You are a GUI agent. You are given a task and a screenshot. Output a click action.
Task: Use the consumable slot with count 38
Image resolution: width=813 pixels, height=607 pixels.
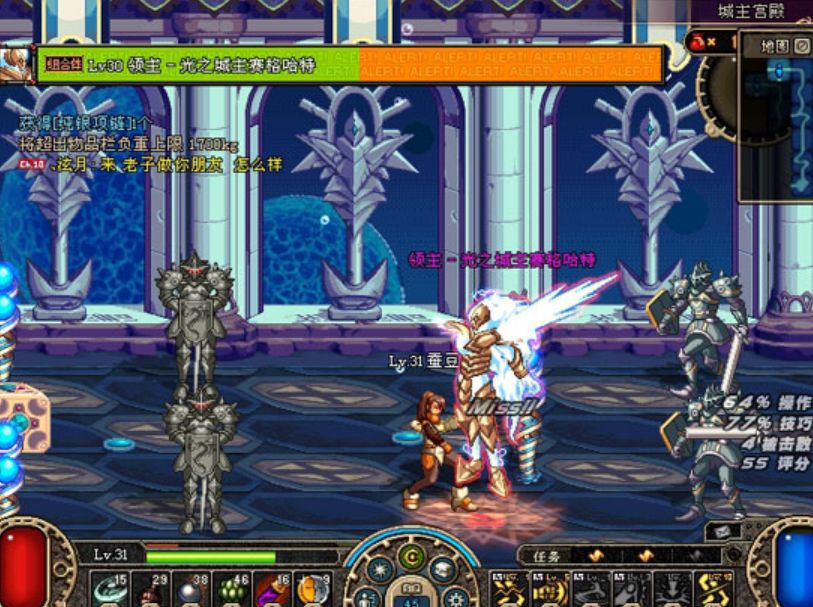188,589
